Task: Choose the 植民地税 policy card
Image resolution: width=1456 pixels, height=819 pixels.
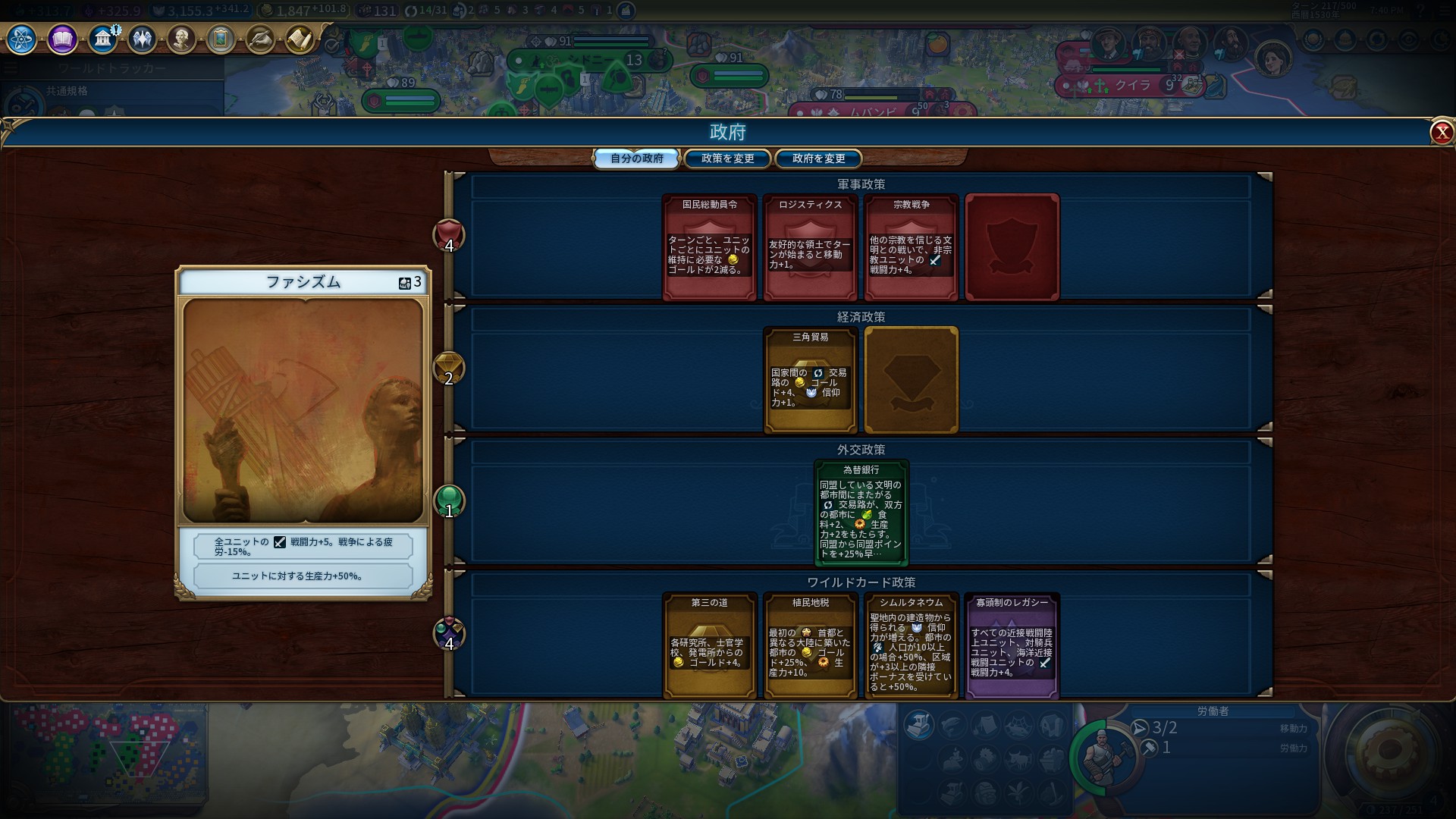Action: point(810,645)
